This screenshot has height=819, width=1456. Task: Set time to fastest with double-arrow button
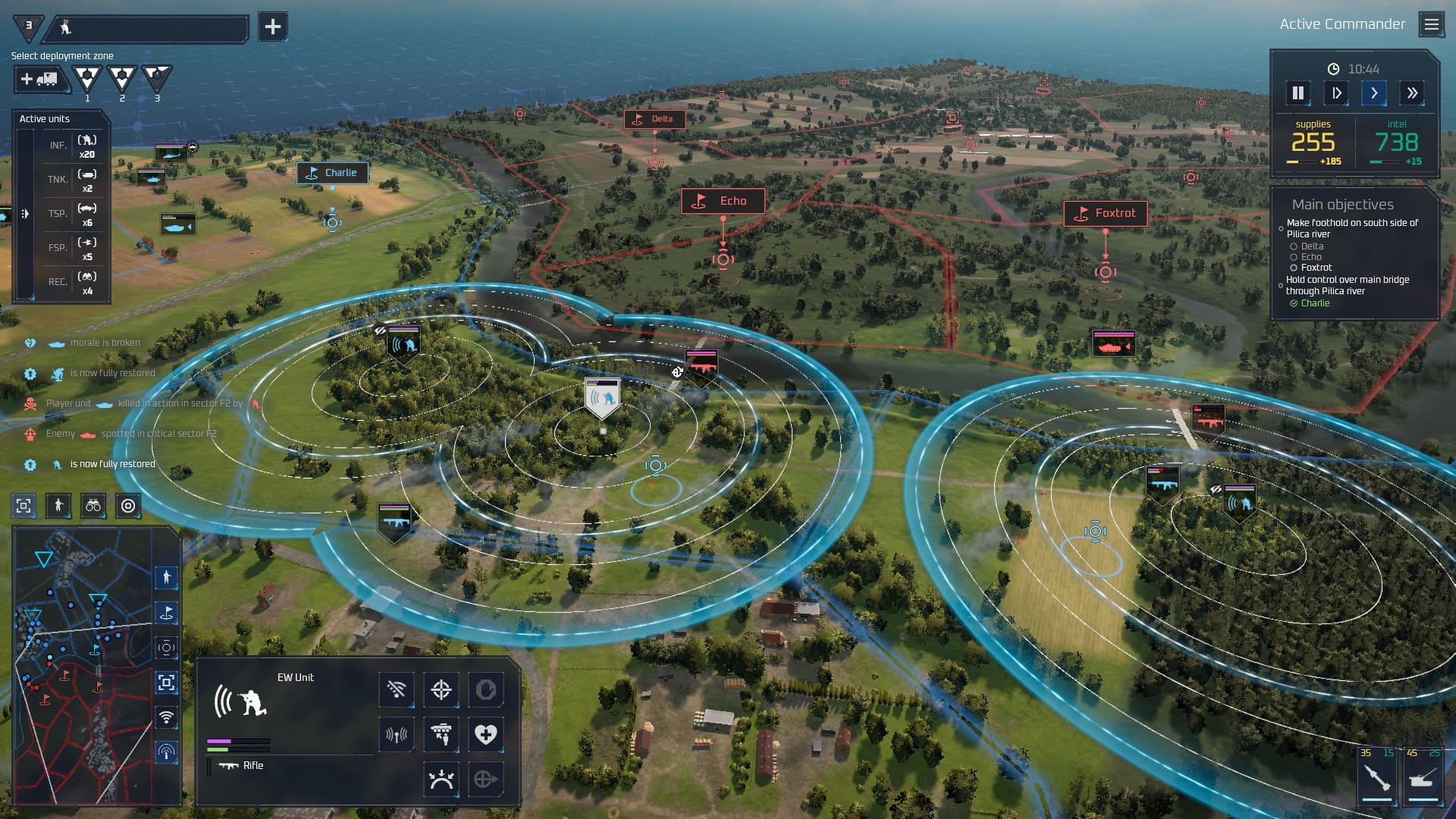1412,93
